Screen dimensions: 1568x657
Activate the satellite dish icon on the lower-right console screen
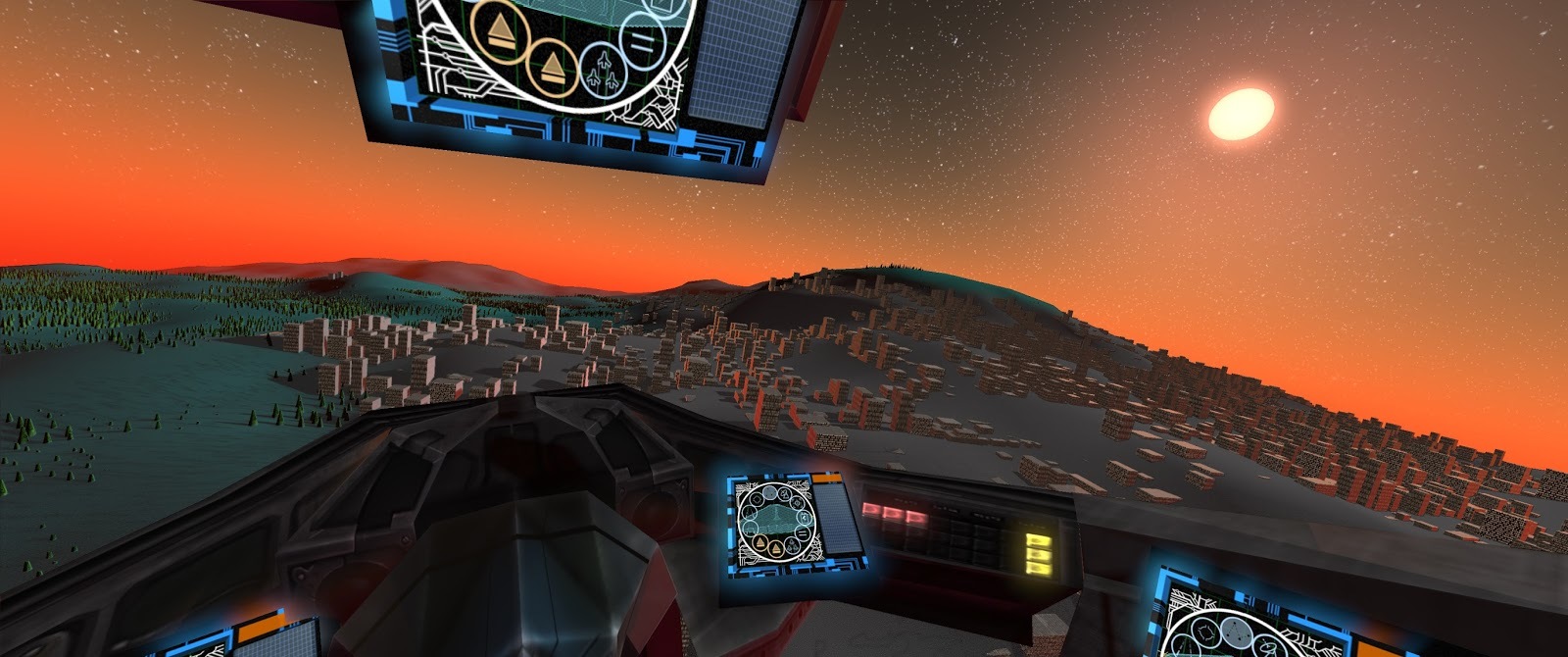(1267, 648)
